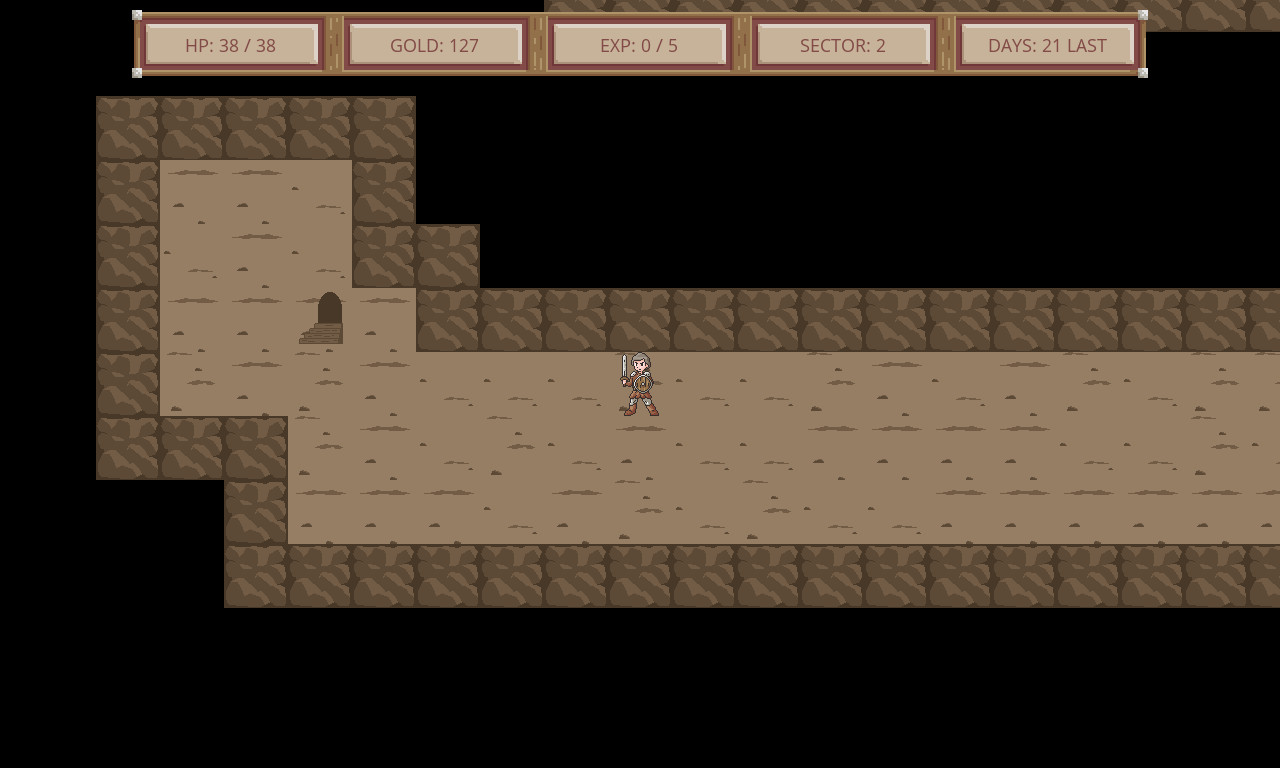
Task: Open the SECTOR: 2 panel in the HUD
Action: (x=844, y=44)
